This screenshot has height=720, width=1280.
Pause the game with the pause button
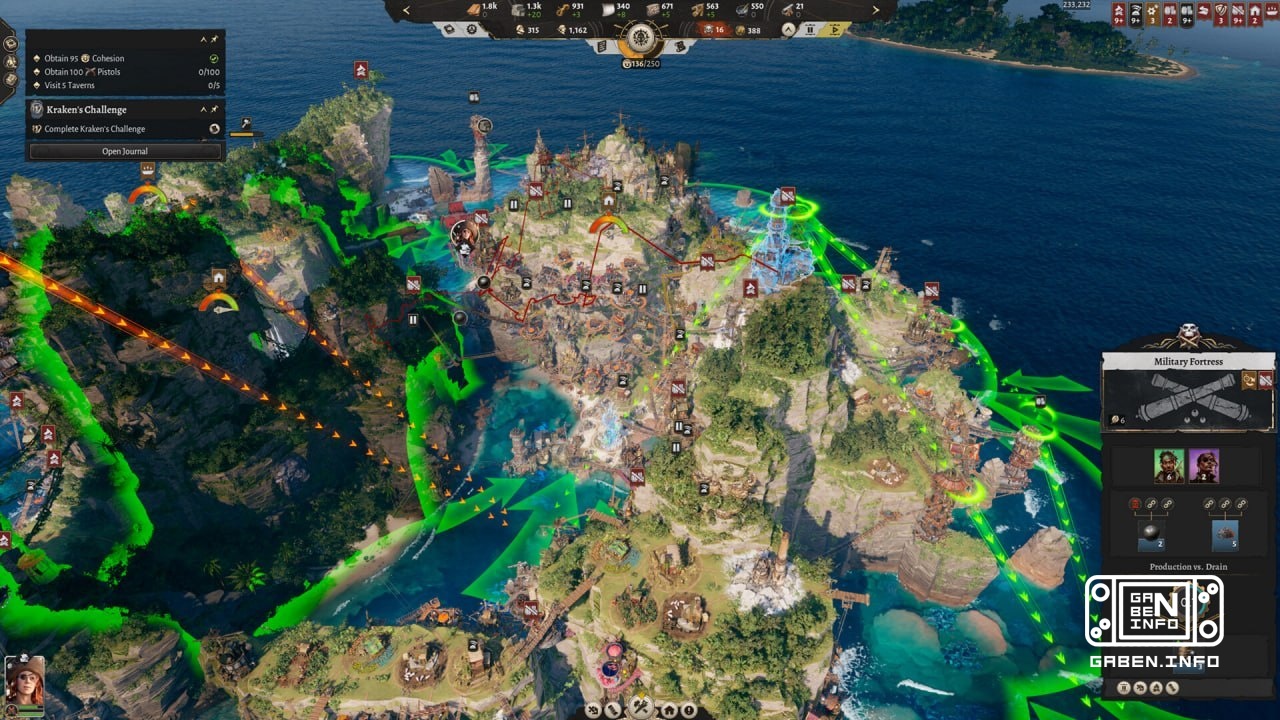811,31
